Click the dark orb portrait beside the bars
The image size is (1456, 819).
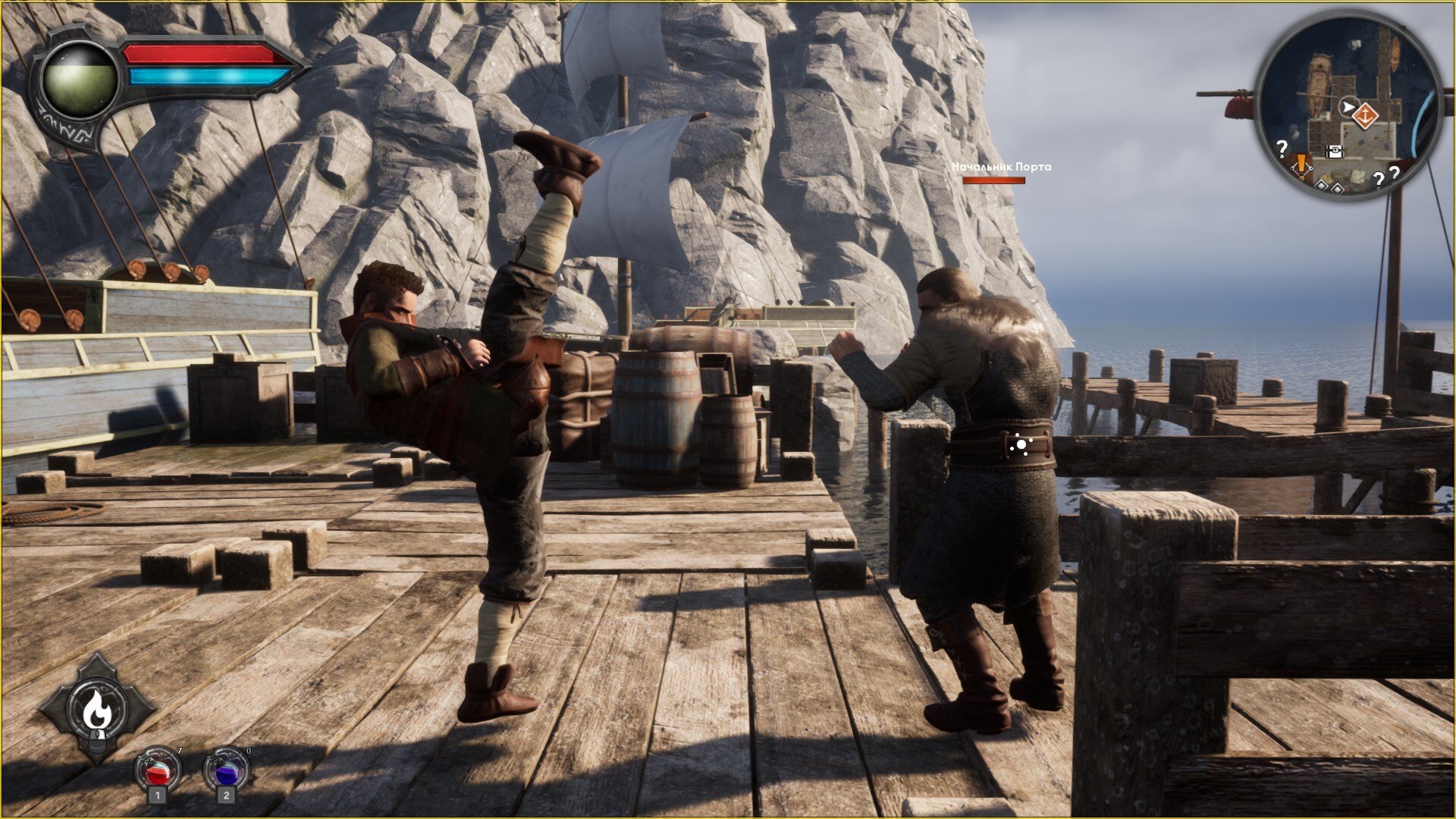(x=80, y=81)
